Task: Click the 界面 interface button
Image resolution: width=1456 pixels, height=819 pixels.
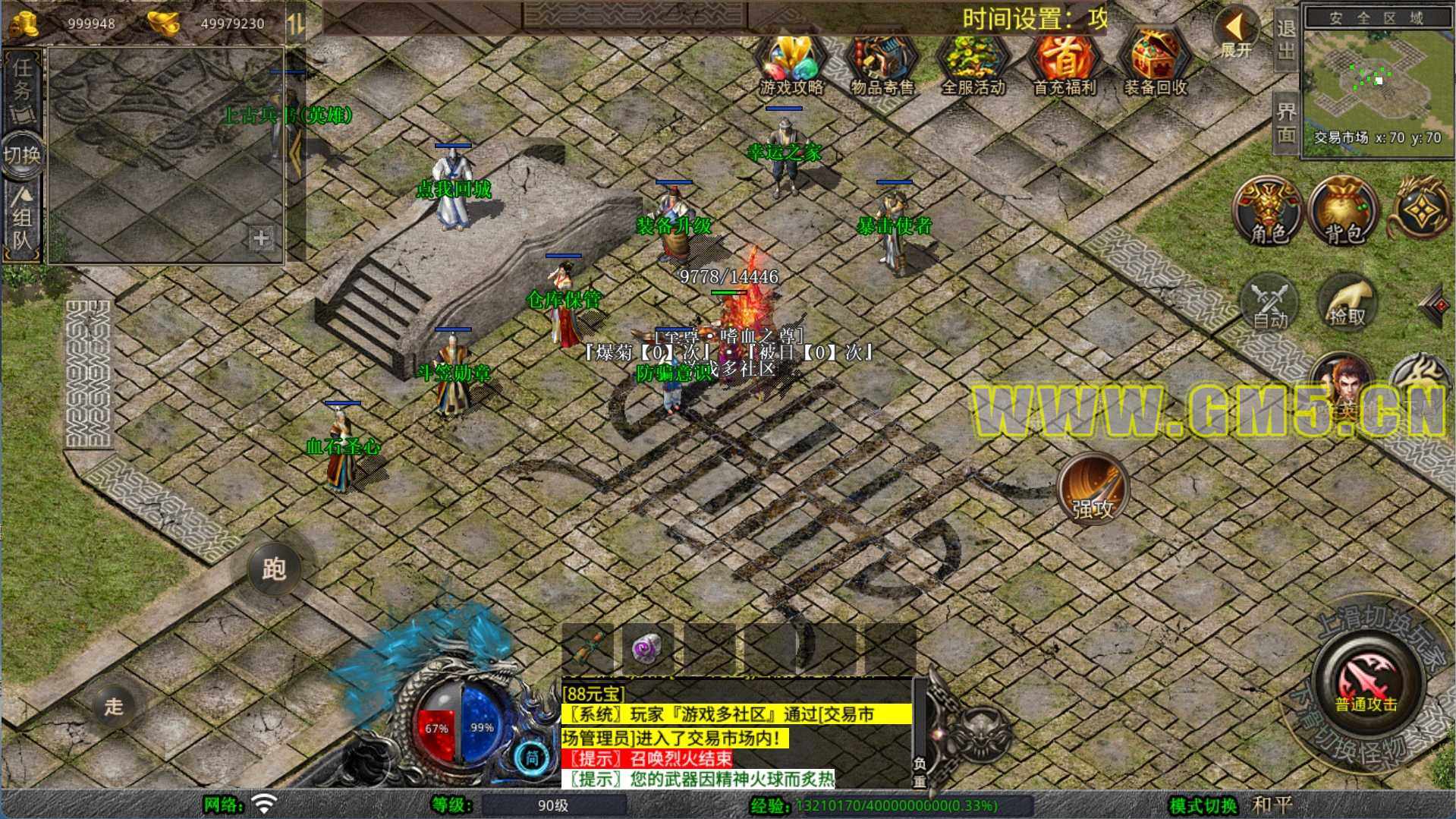Action: tap(1285, 122)
